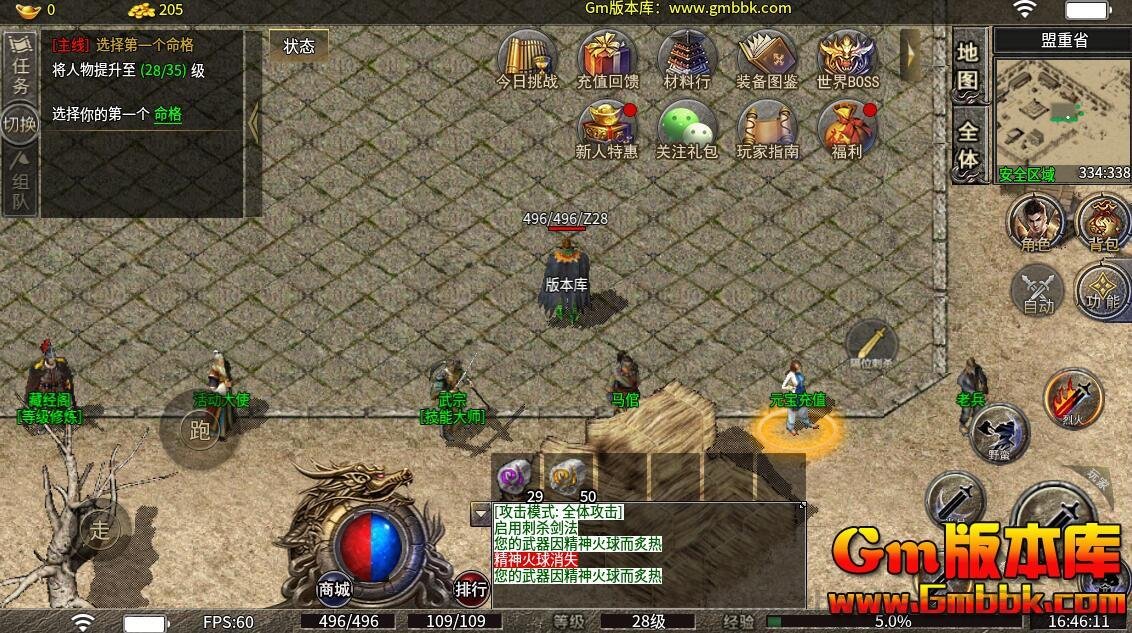The width and height of the screenshot is (1132, 633).
Task: Open the 材料行 materials shop icon
Action: point(687,58)
